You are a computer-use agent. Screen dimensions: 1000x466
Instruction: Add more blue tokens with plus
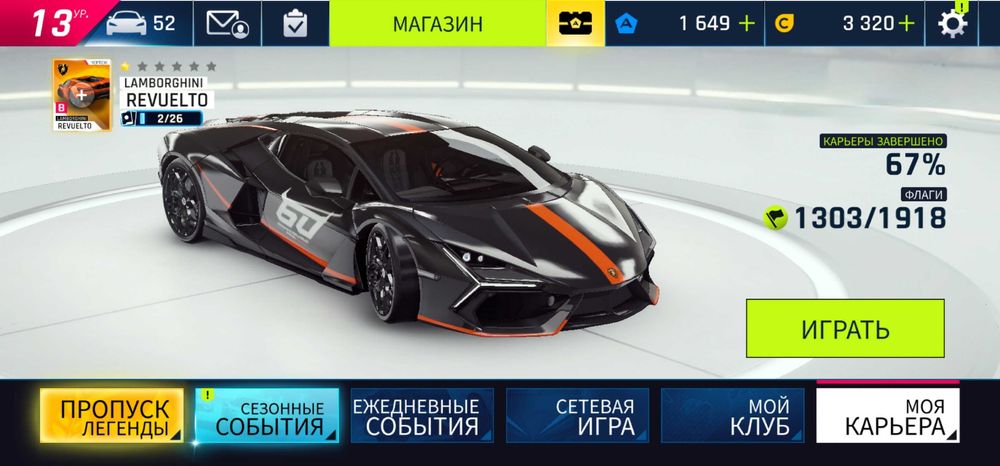tap(746, 23)
